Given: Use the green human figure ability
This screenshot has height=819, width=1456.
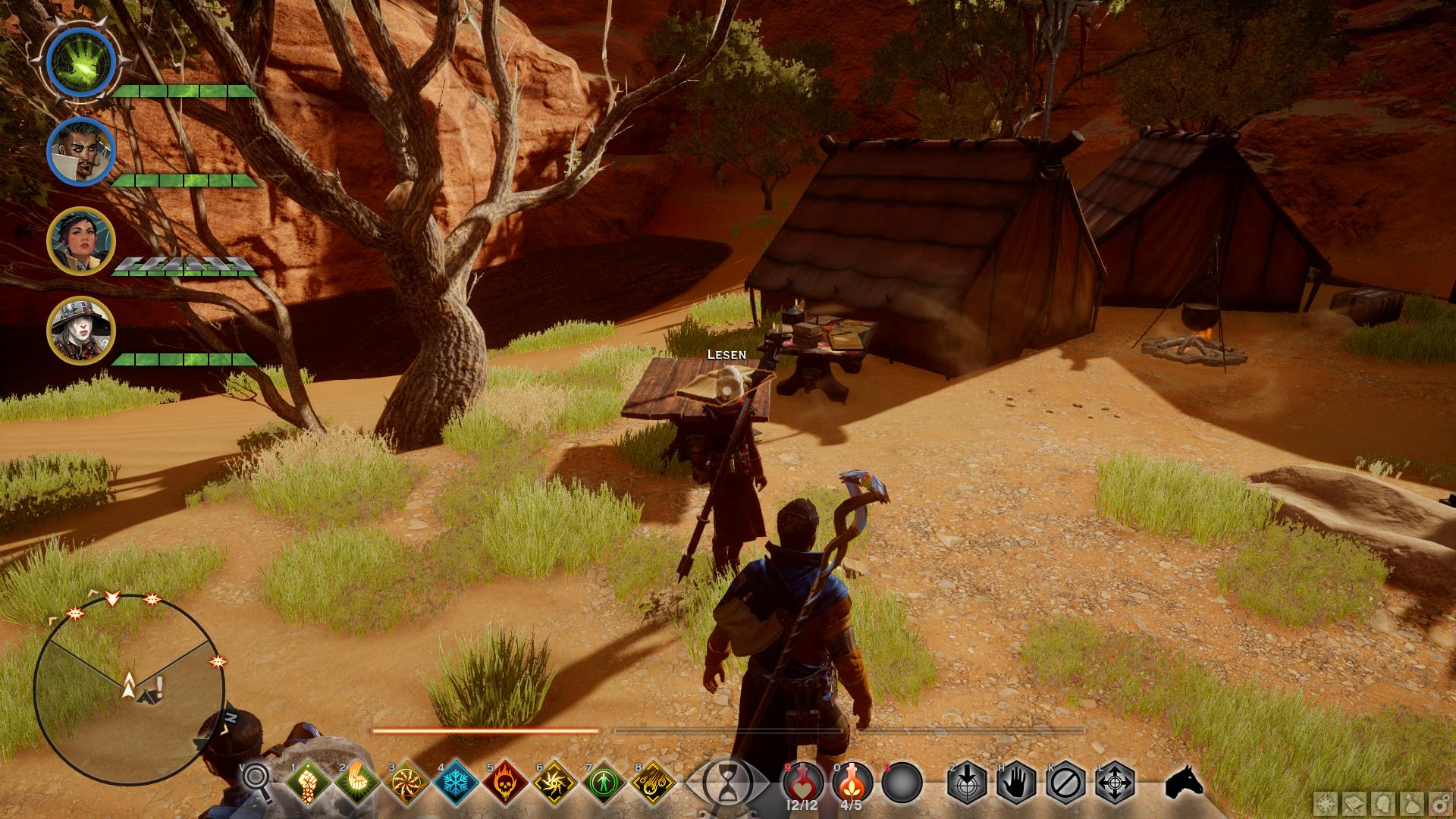Looking at the screenshot, I should (x=605, y=782).
